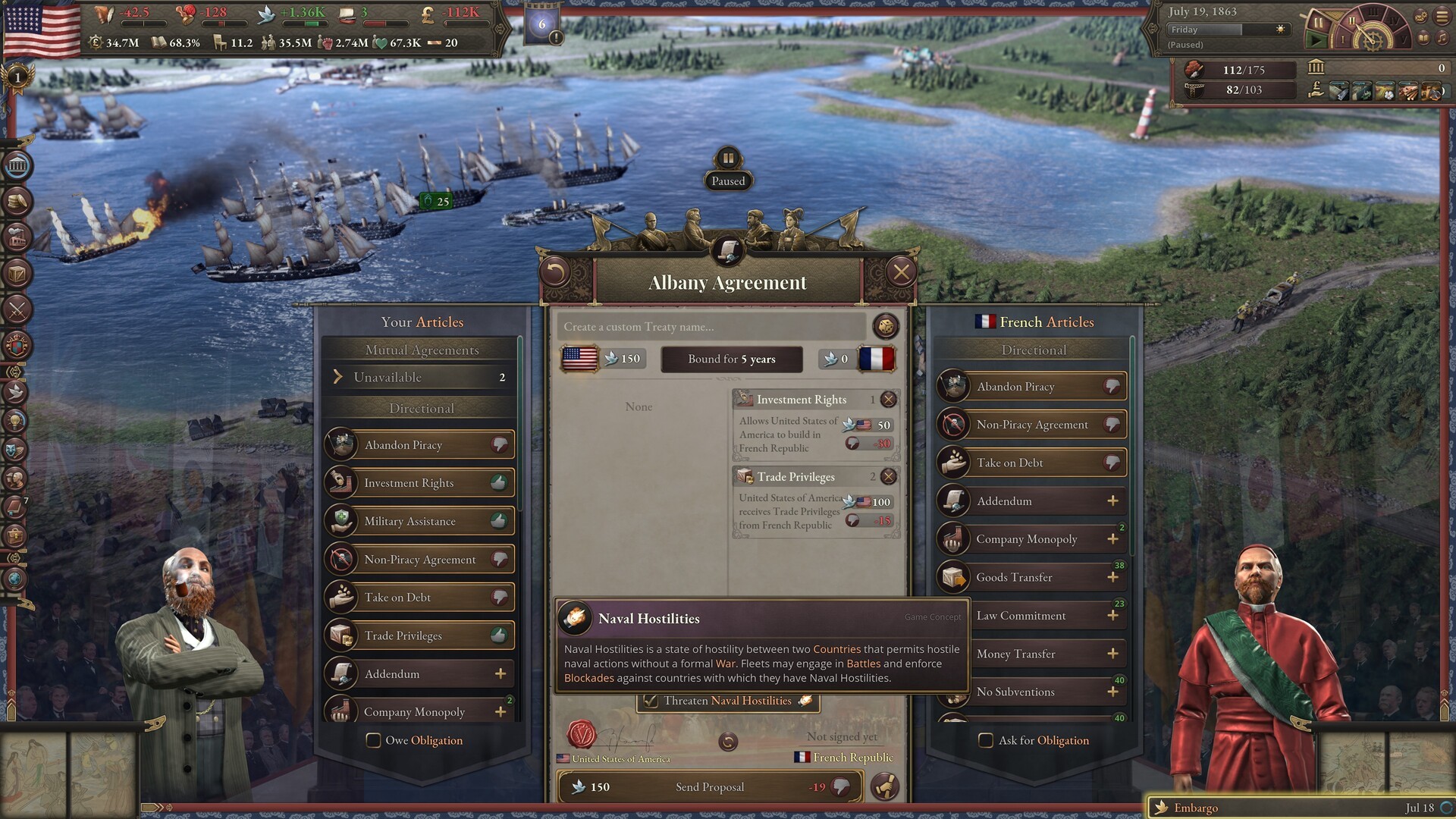Tick the Owe Obligation checkbox
Viewport: 1456px width, 819px height.
click(x=374, y=741)
